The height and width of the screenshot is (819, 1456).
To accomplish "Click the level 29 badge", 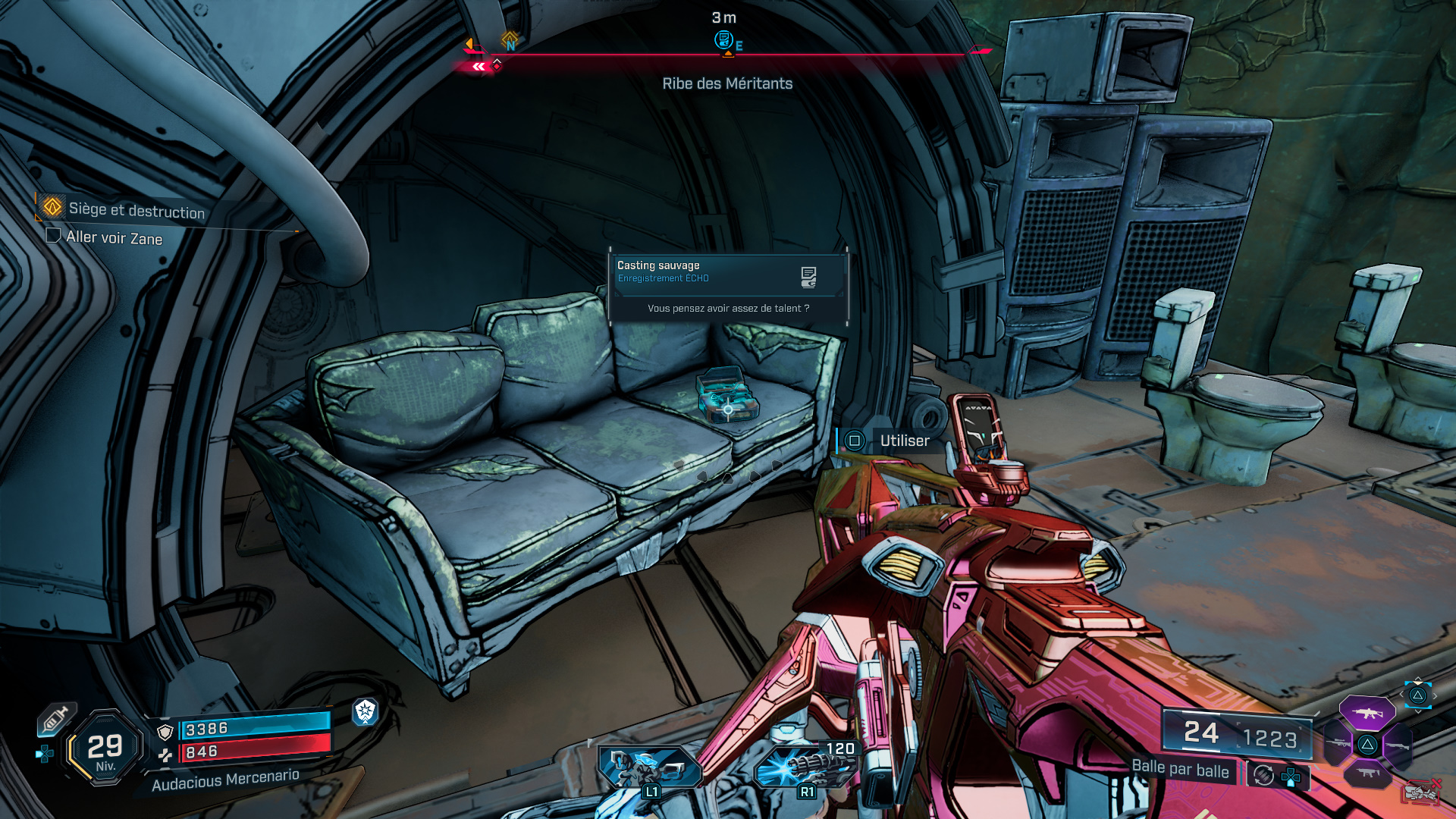I will [105, 748].
